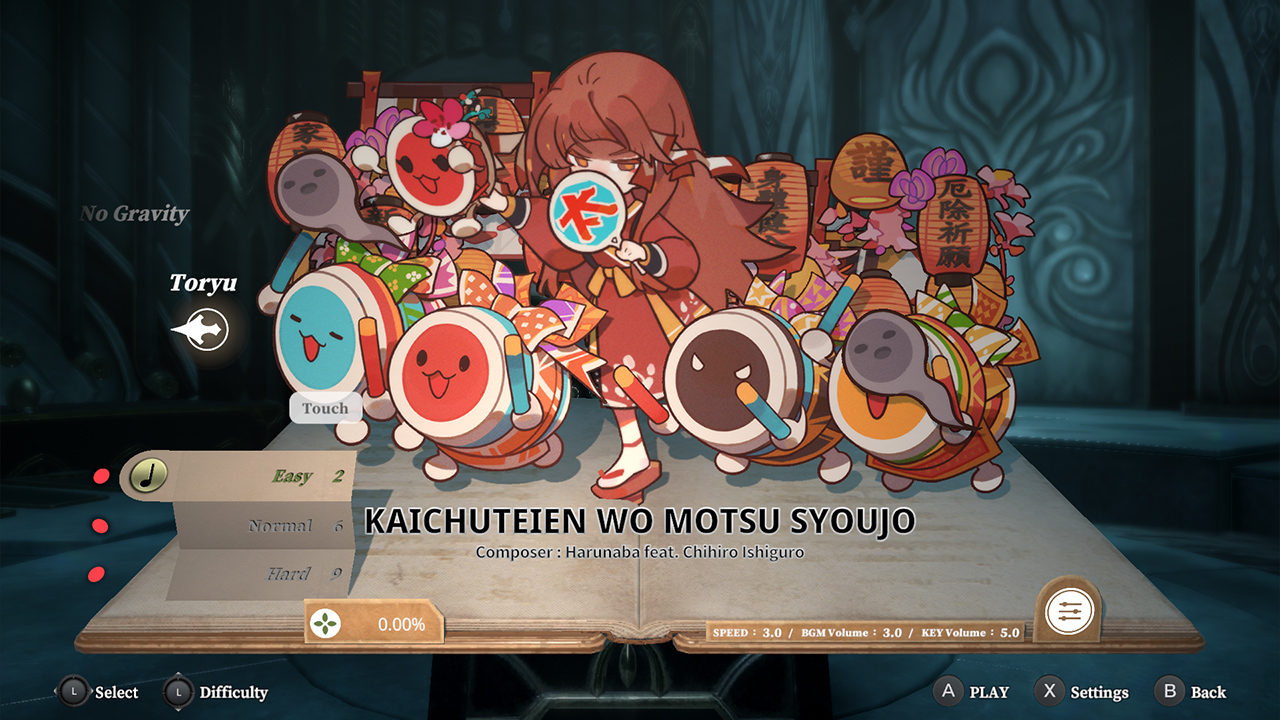
Task: Expand the Hard 9 difficulty fold
Action: click(x=298, y=573)
